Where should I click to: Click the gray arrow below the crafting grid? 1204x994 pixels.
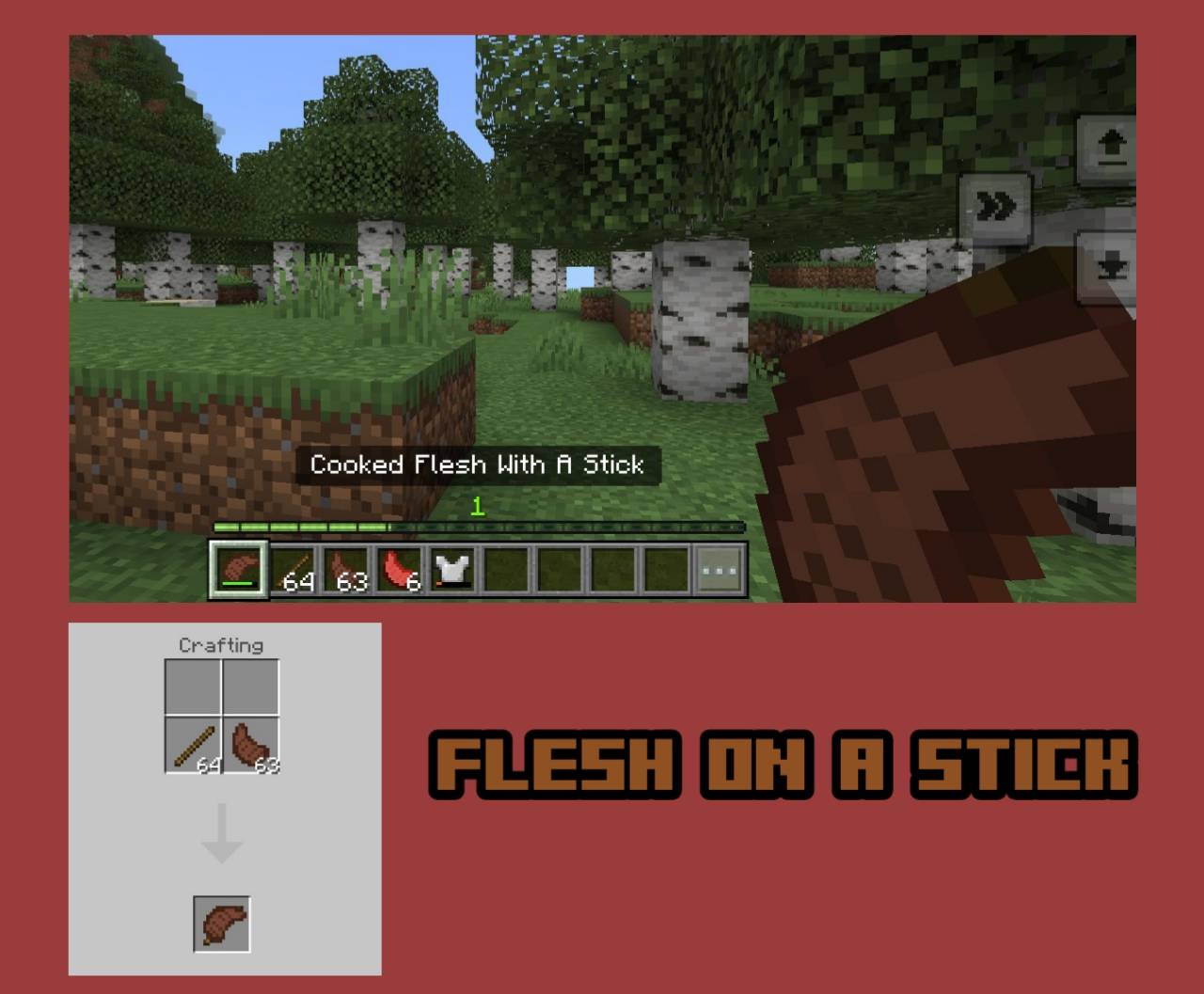pyautogui.click(x=222, y=832)
